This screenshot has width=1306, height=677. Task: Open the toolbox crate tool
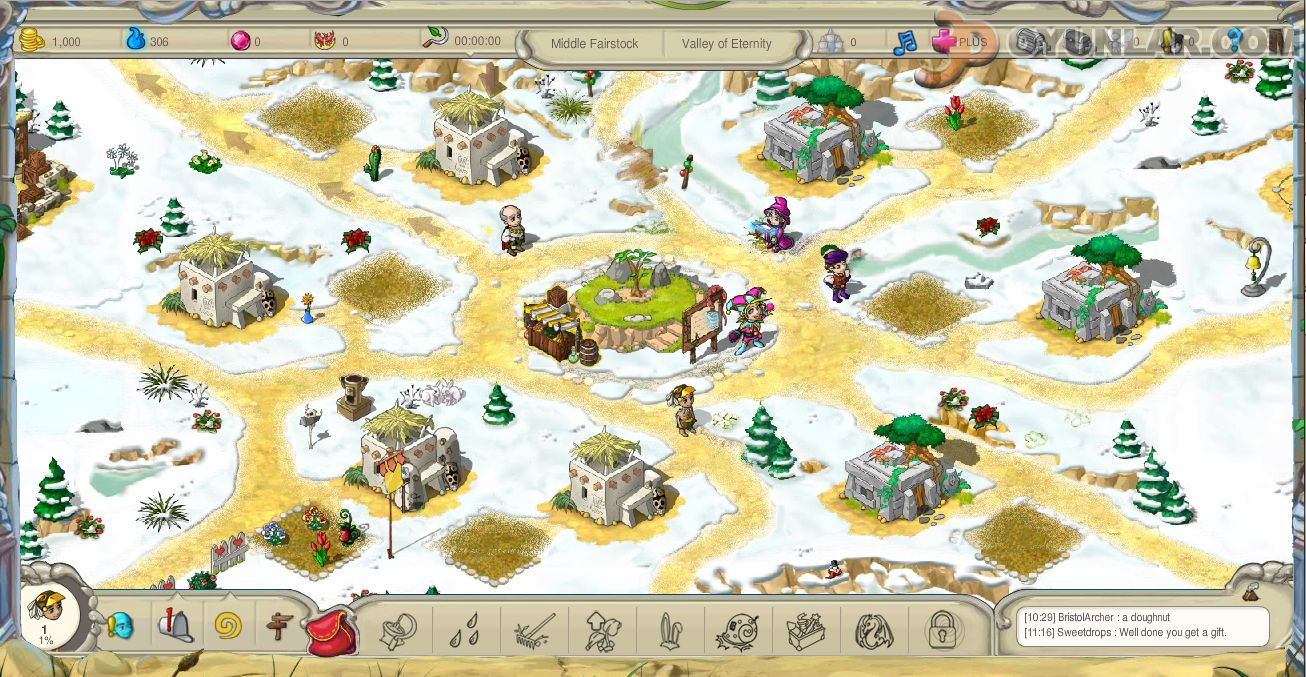click(x=805, y=631)
